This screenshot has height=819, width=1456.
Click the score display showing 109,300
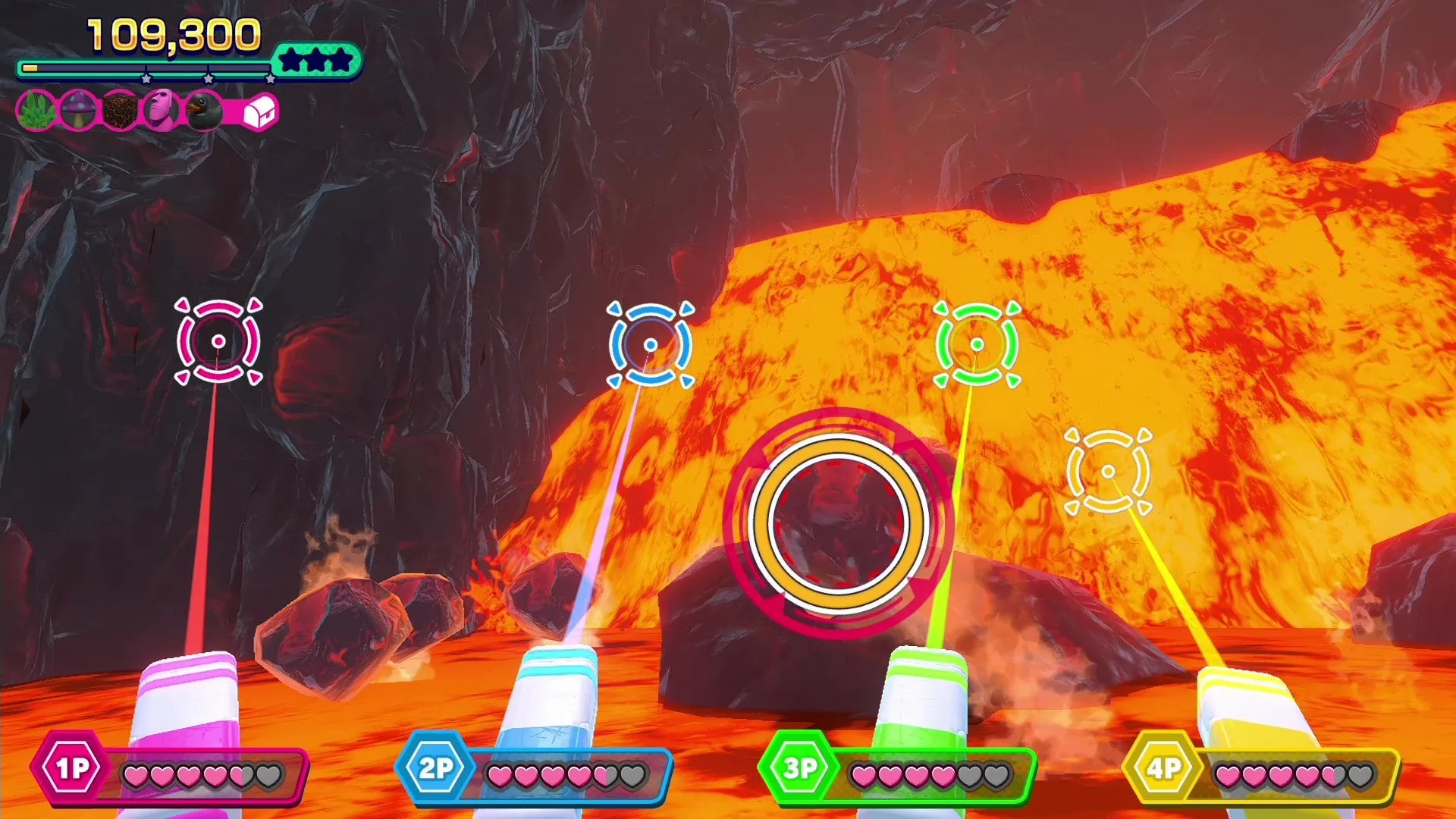click(x=173, y=32)
